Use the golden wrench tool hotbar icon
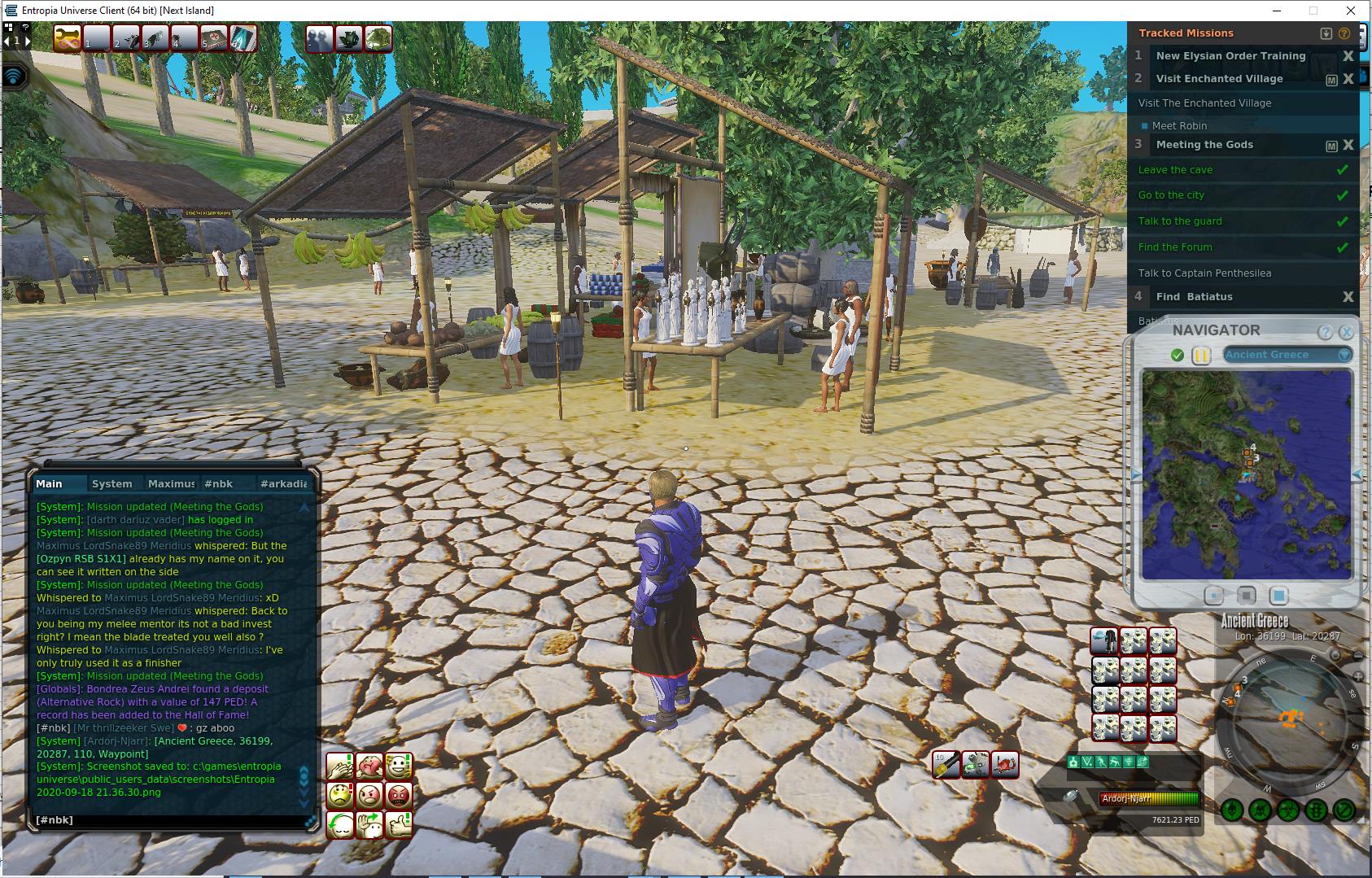 tap(67, 38)
